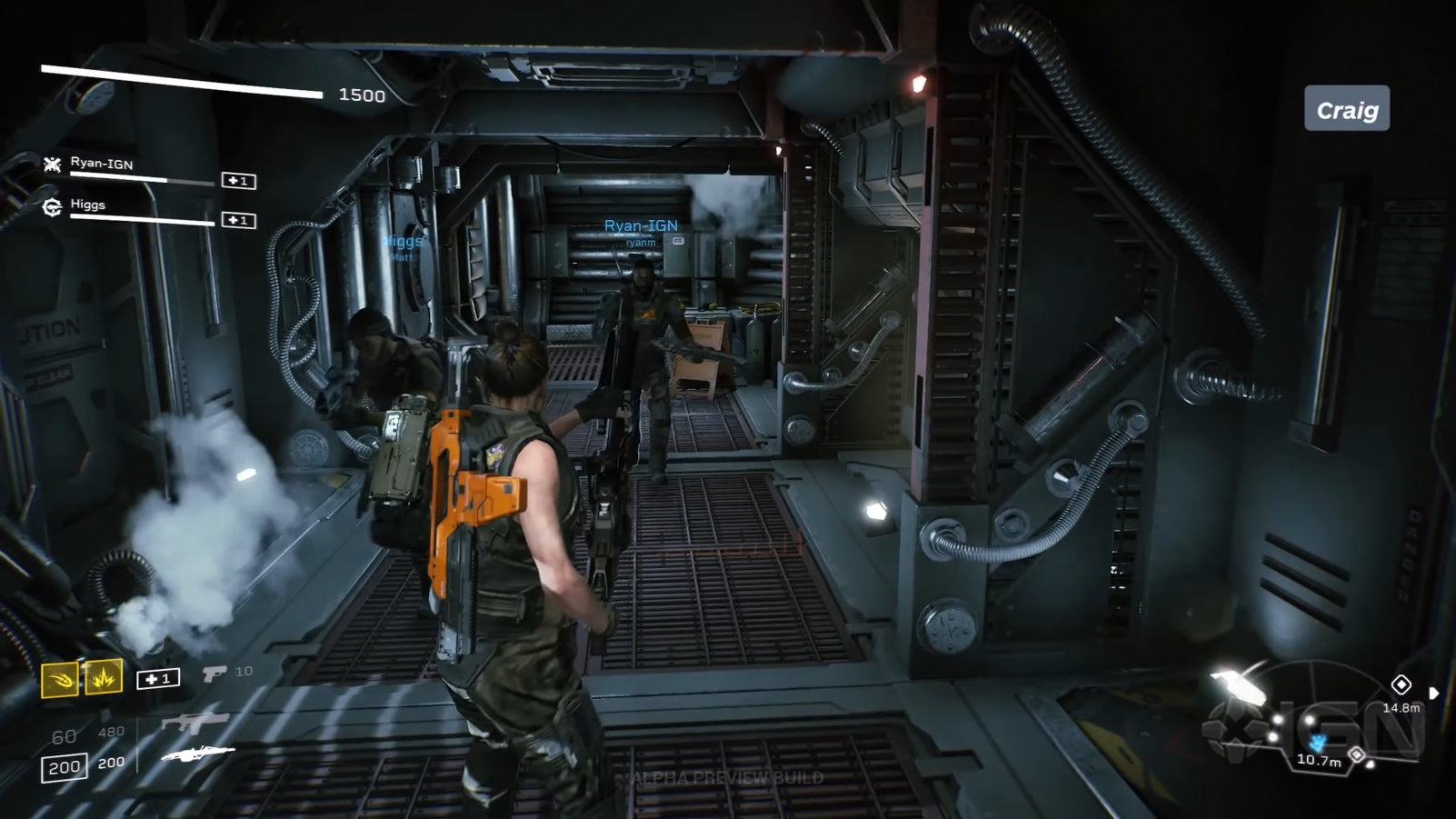Use the medkit slot in the bottom HUD
1456x819 pixels.
click(x=158, y=679)
